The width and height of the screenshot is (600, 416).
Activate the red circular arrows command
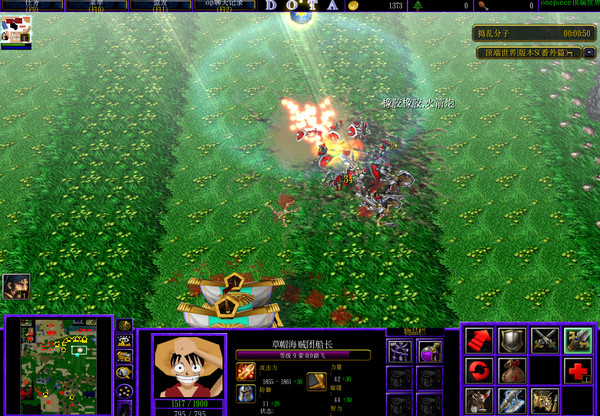pyautogui.click(x=480, y=371)
